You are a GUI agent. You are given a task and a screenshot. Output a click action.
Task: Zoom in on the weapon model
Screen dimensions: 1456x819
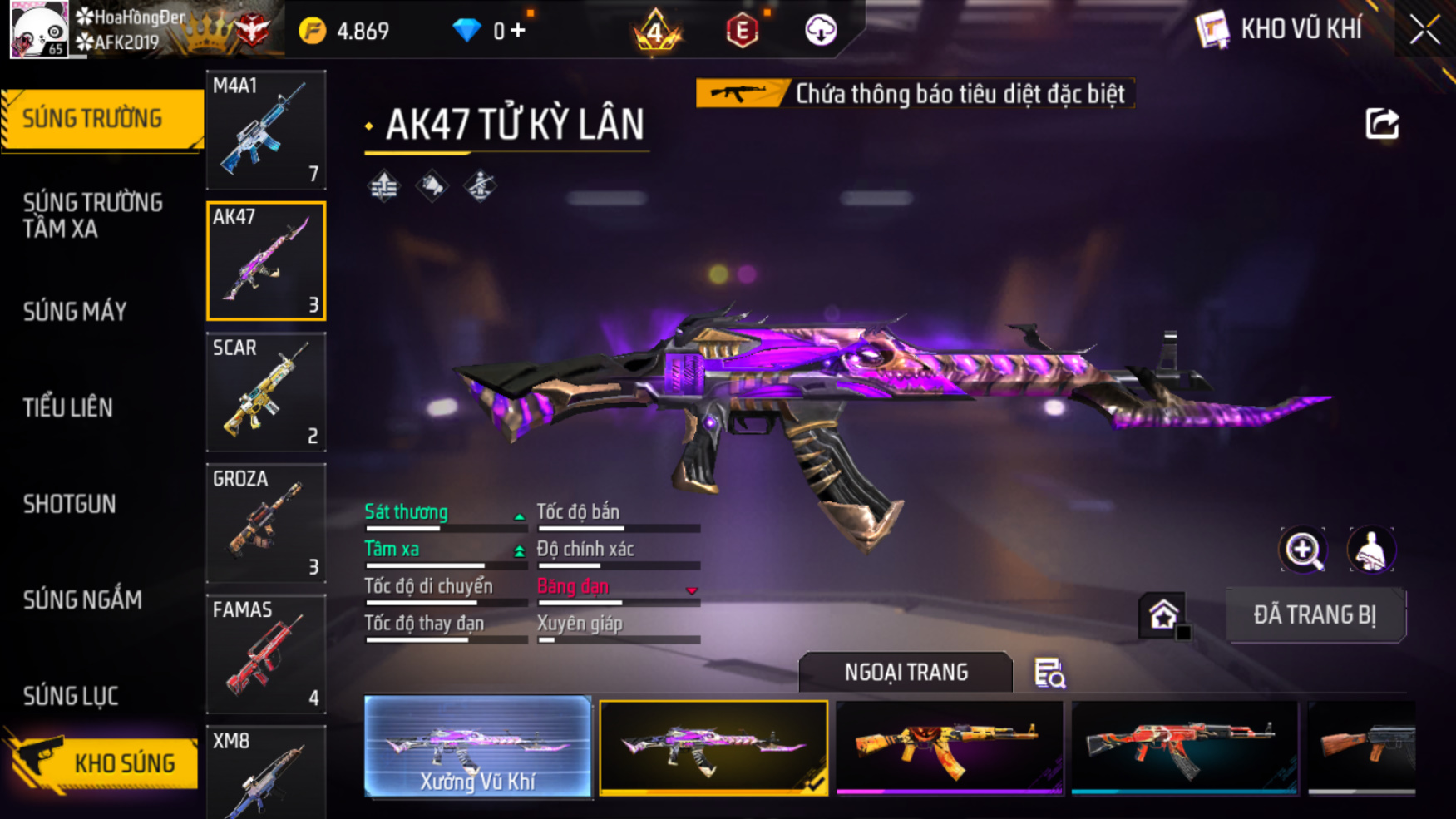pos(1303,550)
